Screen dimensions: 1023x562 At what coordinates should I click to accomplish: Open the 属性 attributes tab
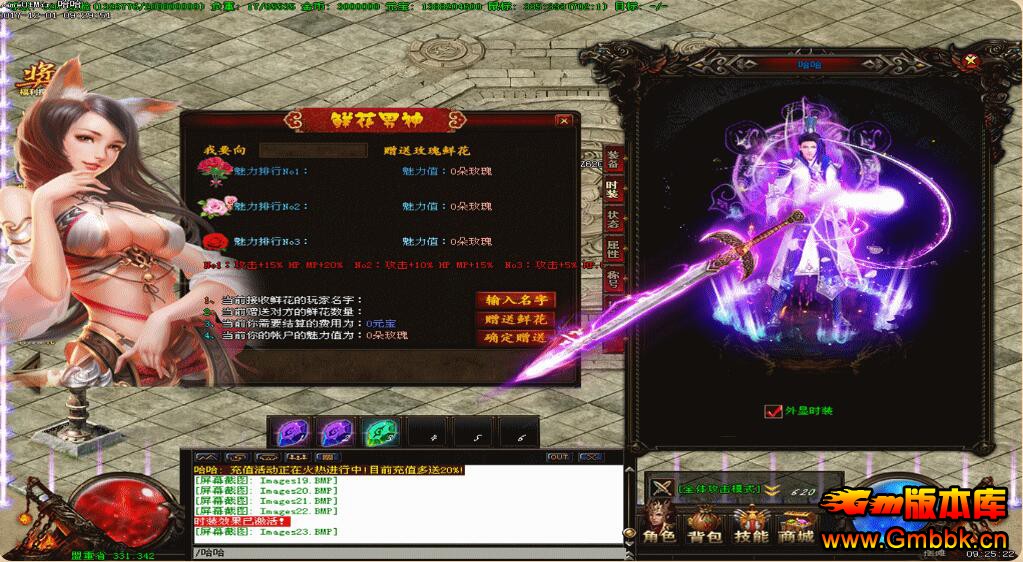point(612,250)
